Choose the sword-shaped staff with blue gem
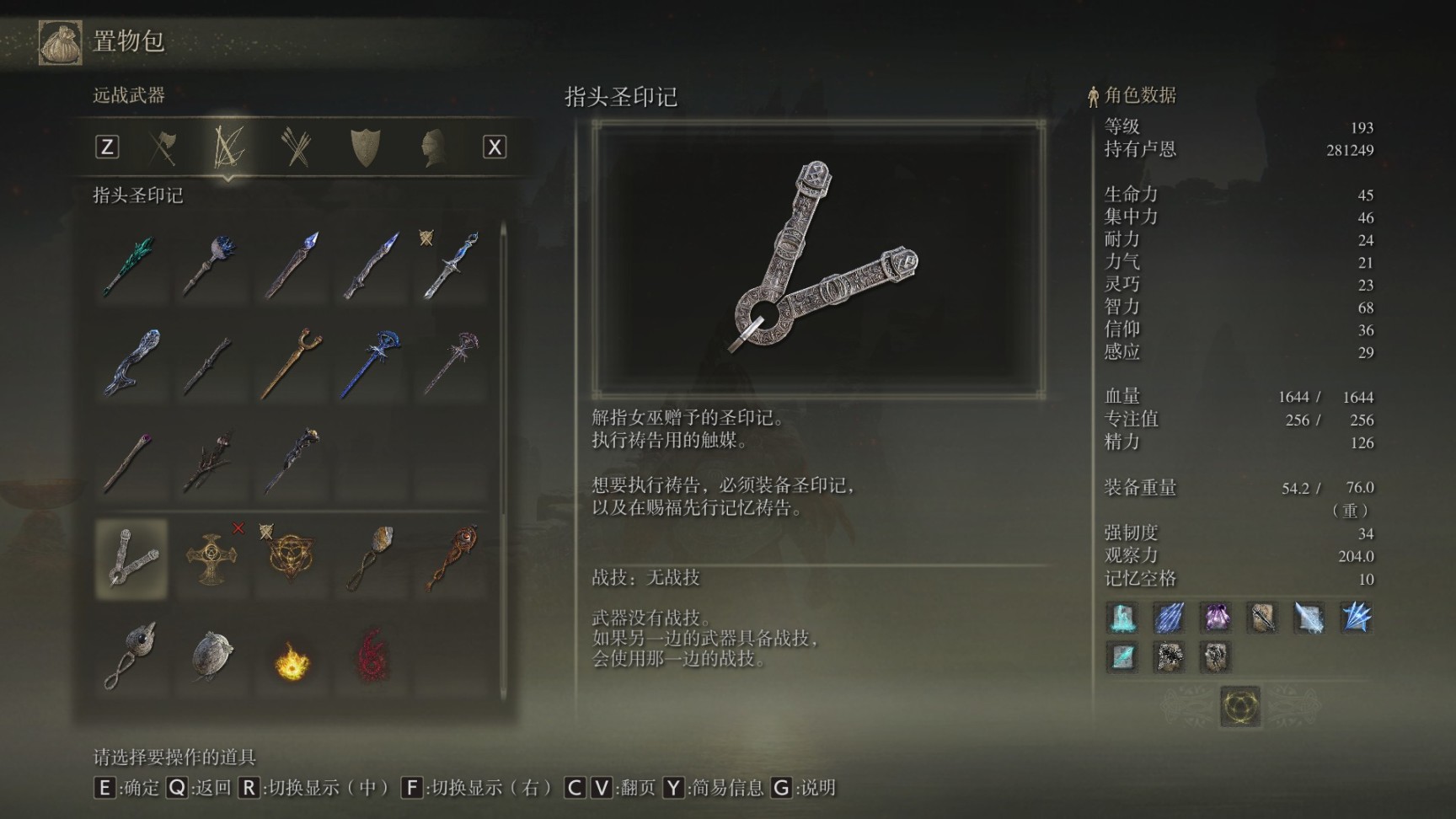The height and width of the screenshot is (819, 1456). [x=452, y=266]
